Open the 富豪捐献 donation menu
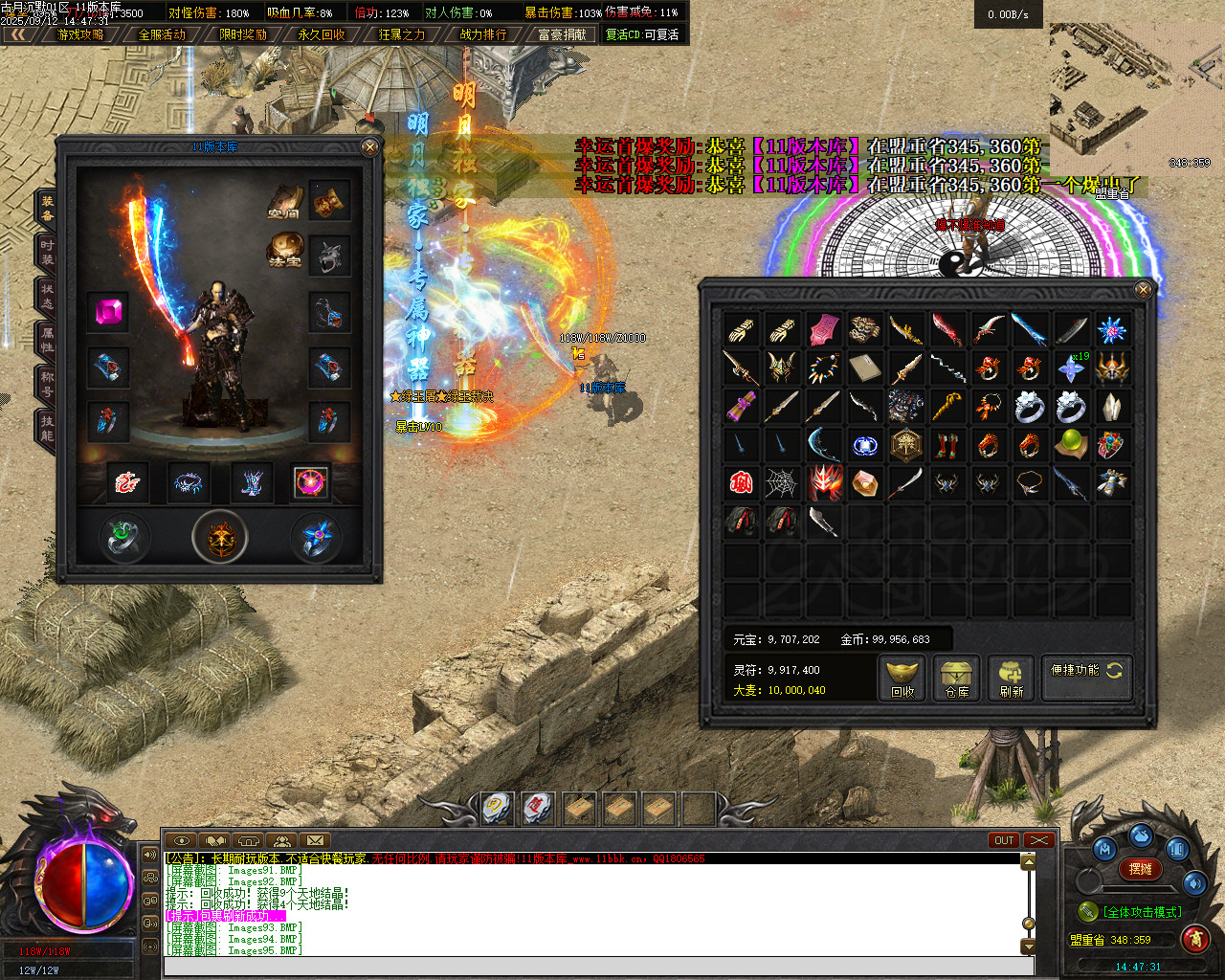This screenshot has height=980, width=1225. pos(562,34)
